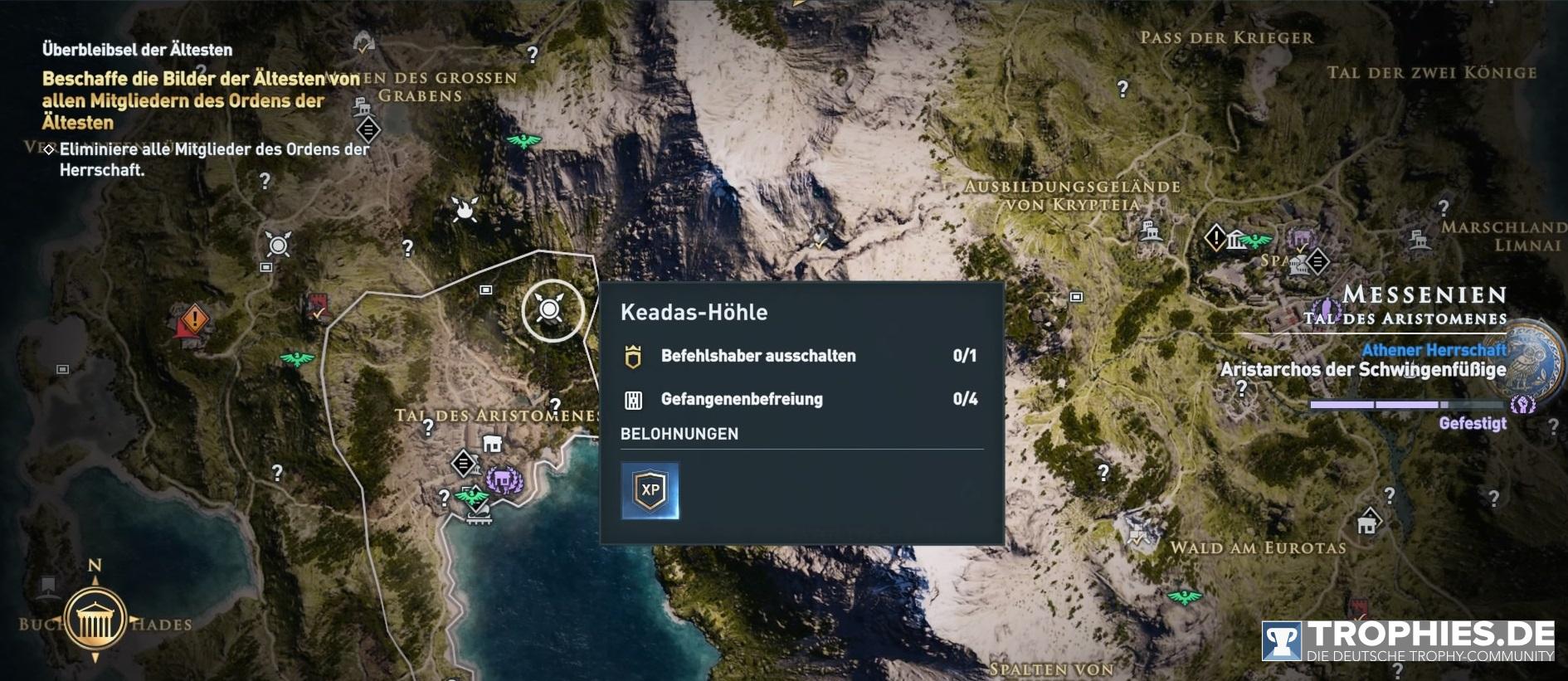Image resolution: width=1568 pixels, height=681 pixels.
Task: Open the Überbleibsel der Ältesten quest tracker
Action: pos(137,50)
